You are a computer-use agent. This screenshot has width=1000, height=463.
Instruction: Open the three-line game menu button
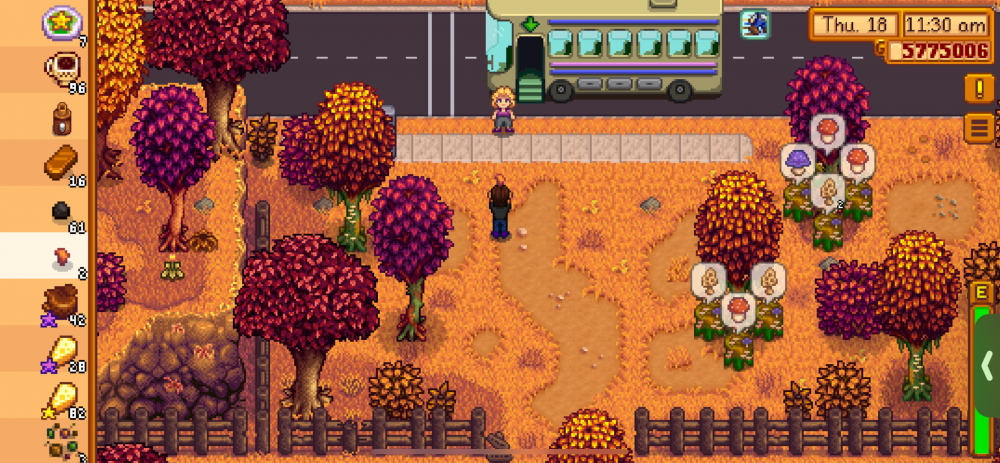979,128
